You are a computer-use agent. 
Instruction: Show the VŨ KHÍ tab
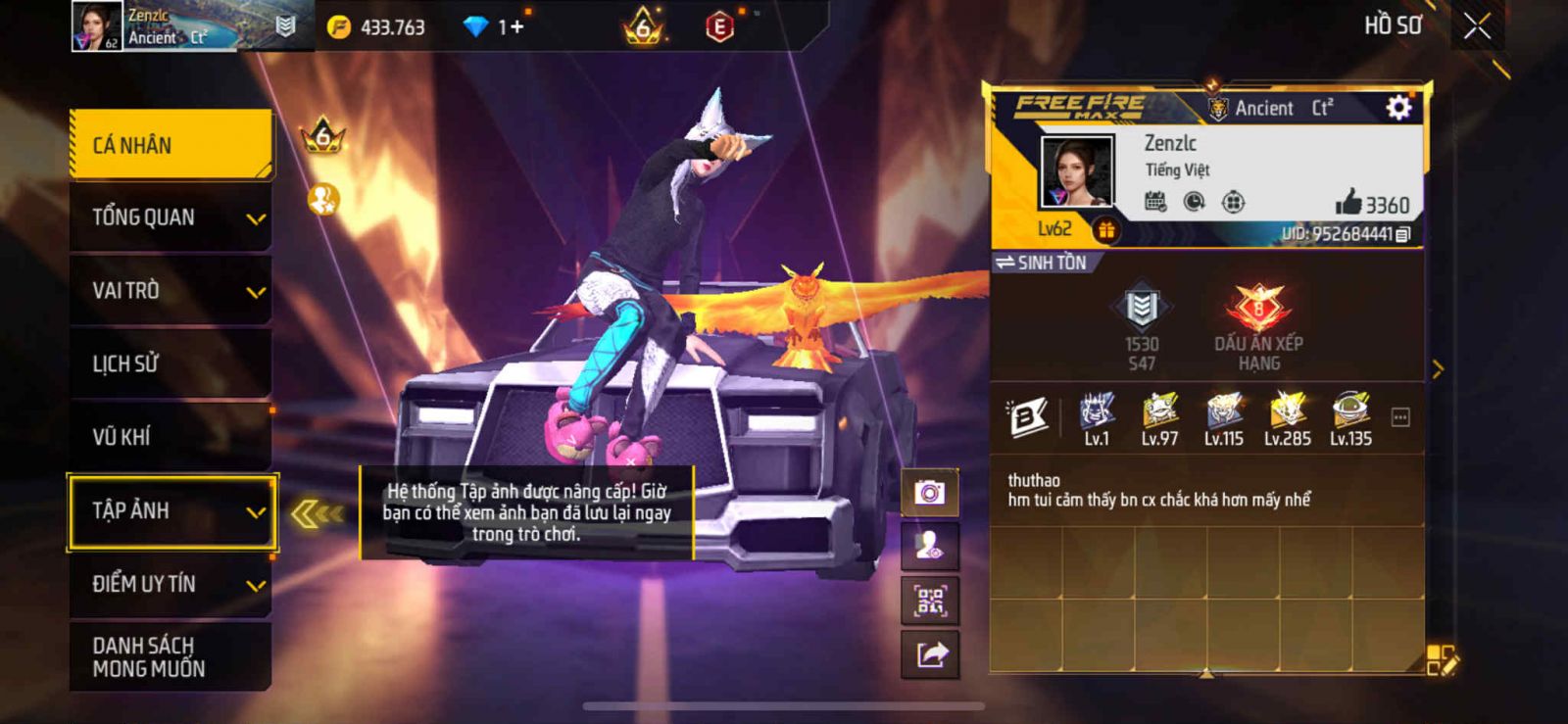171,437
